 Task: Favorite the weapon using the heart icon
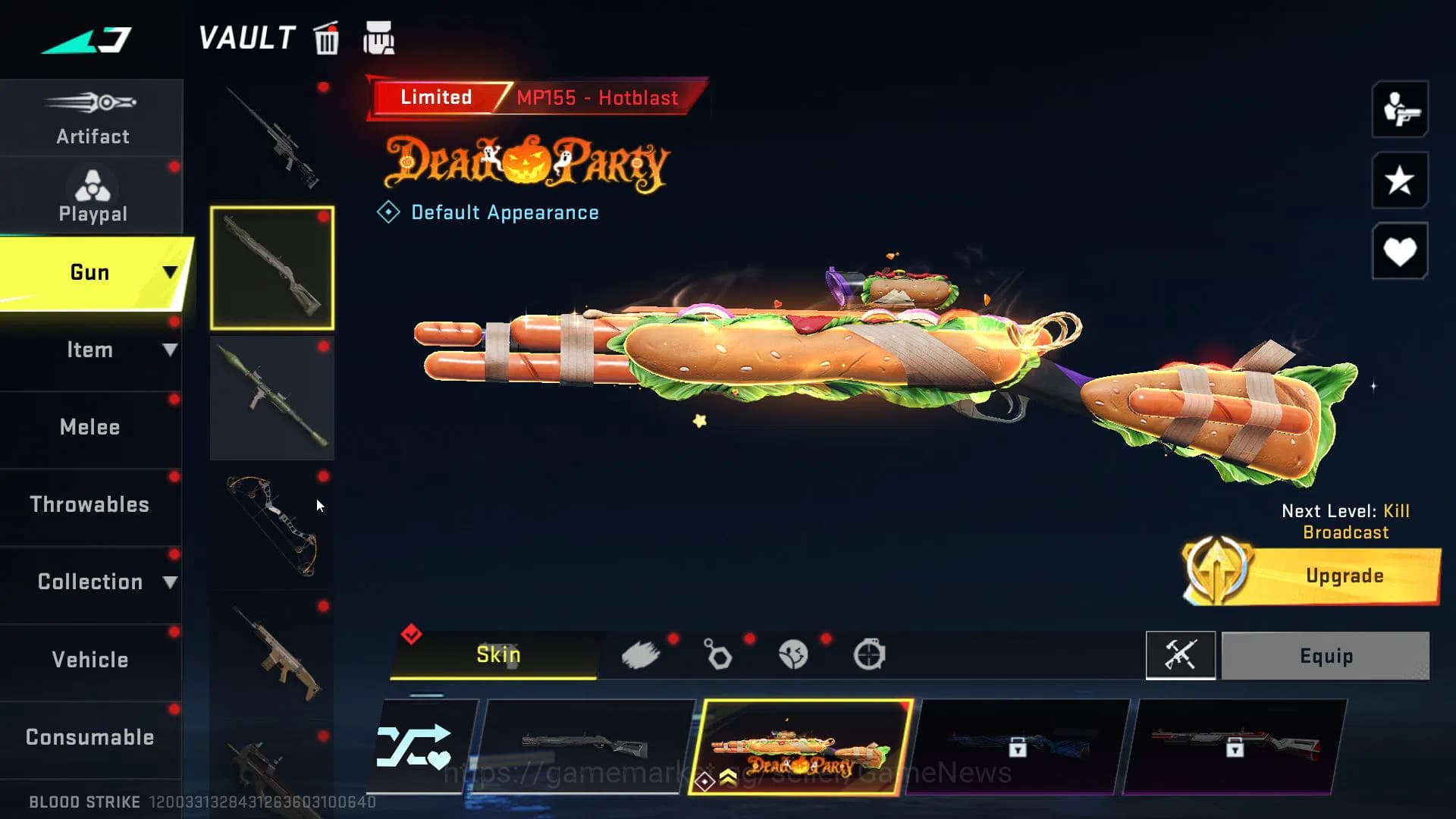1399,250
